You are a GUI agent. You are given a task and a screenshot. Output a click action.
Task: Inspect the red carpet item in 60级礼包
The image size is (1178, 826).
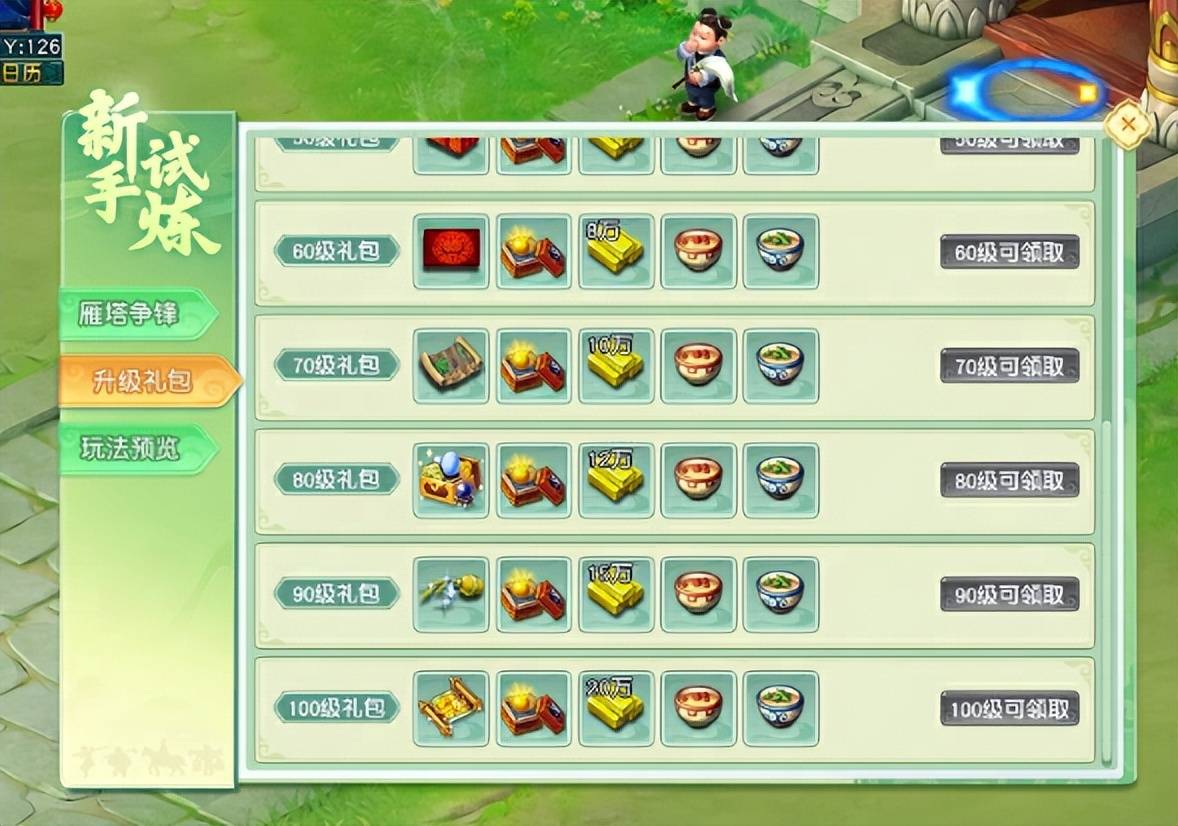click(x=451, y=251)
